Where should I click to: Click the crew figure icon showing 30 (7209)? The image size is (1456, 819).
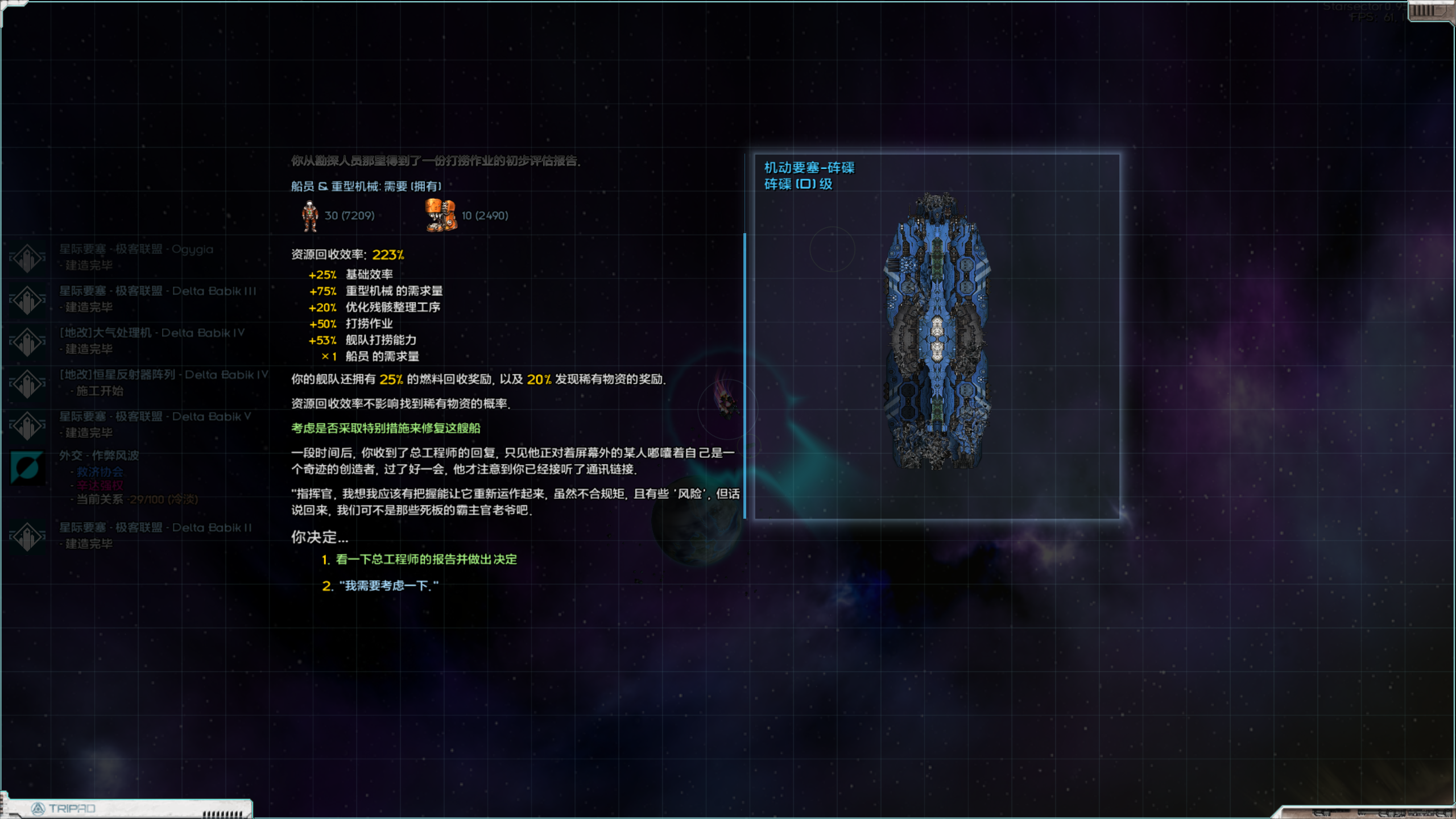tap(309, 215)
